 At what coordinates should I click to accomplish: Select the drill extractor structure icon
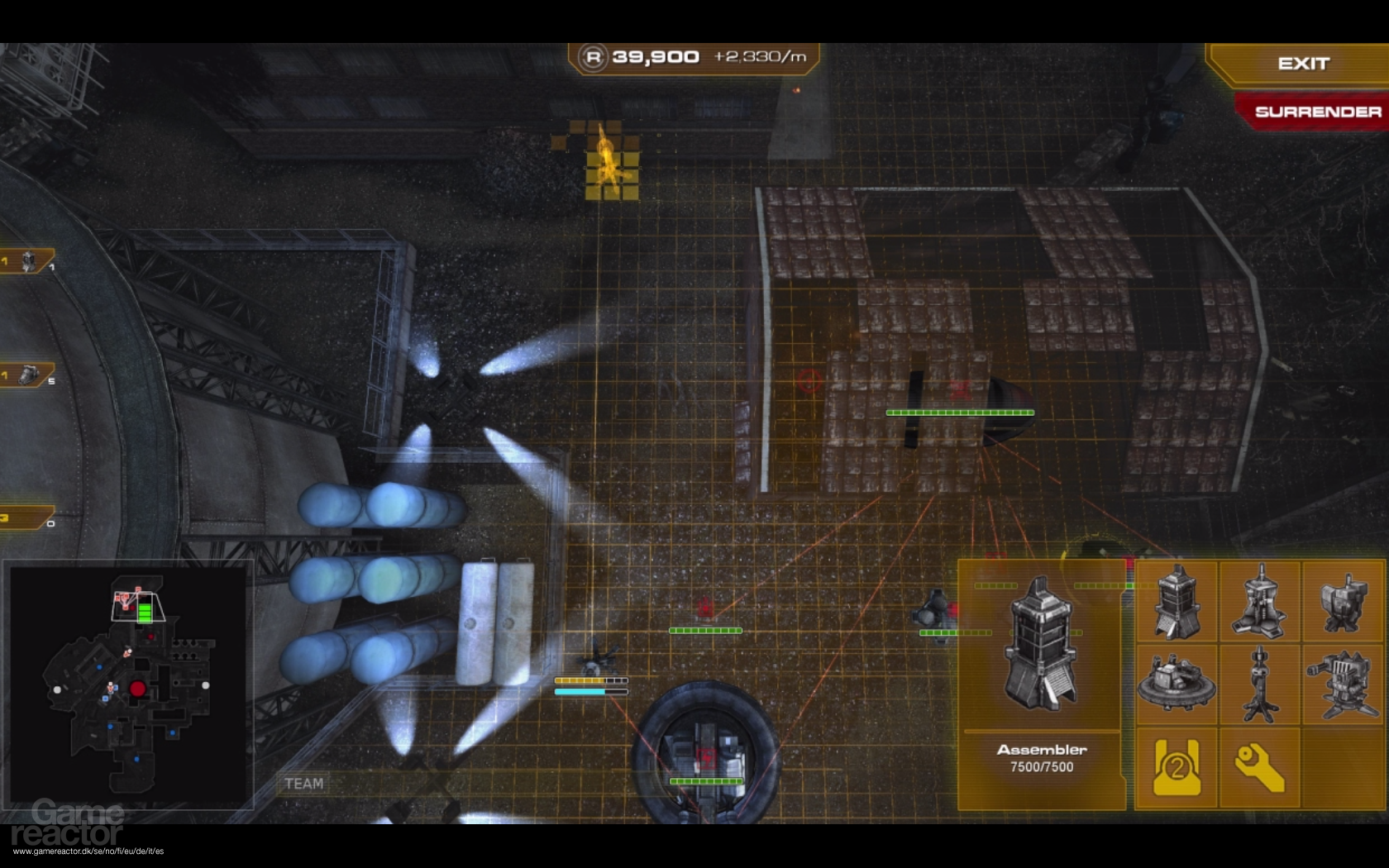1260,603
